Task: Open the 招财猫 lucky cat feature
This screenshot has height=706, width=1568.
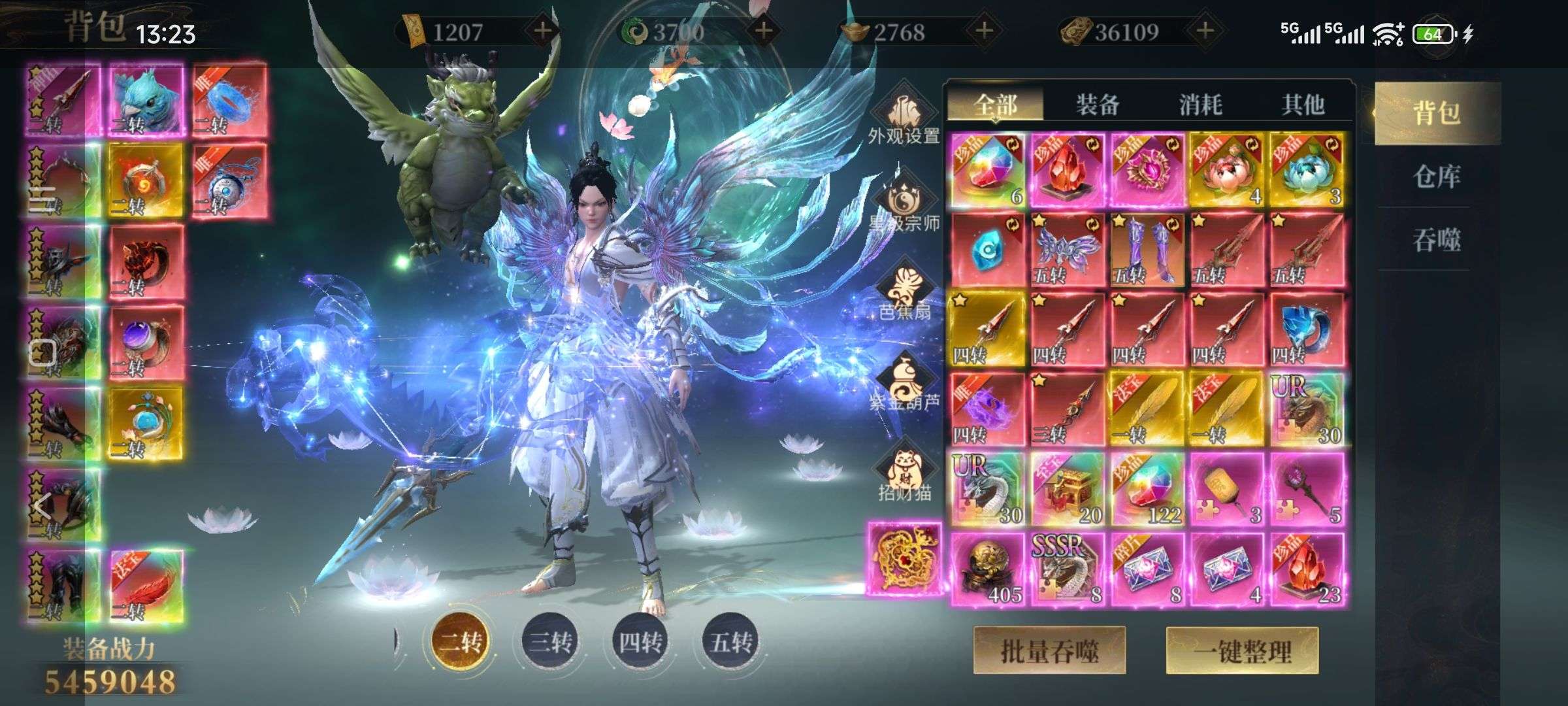Action: [x=904, y=474]
